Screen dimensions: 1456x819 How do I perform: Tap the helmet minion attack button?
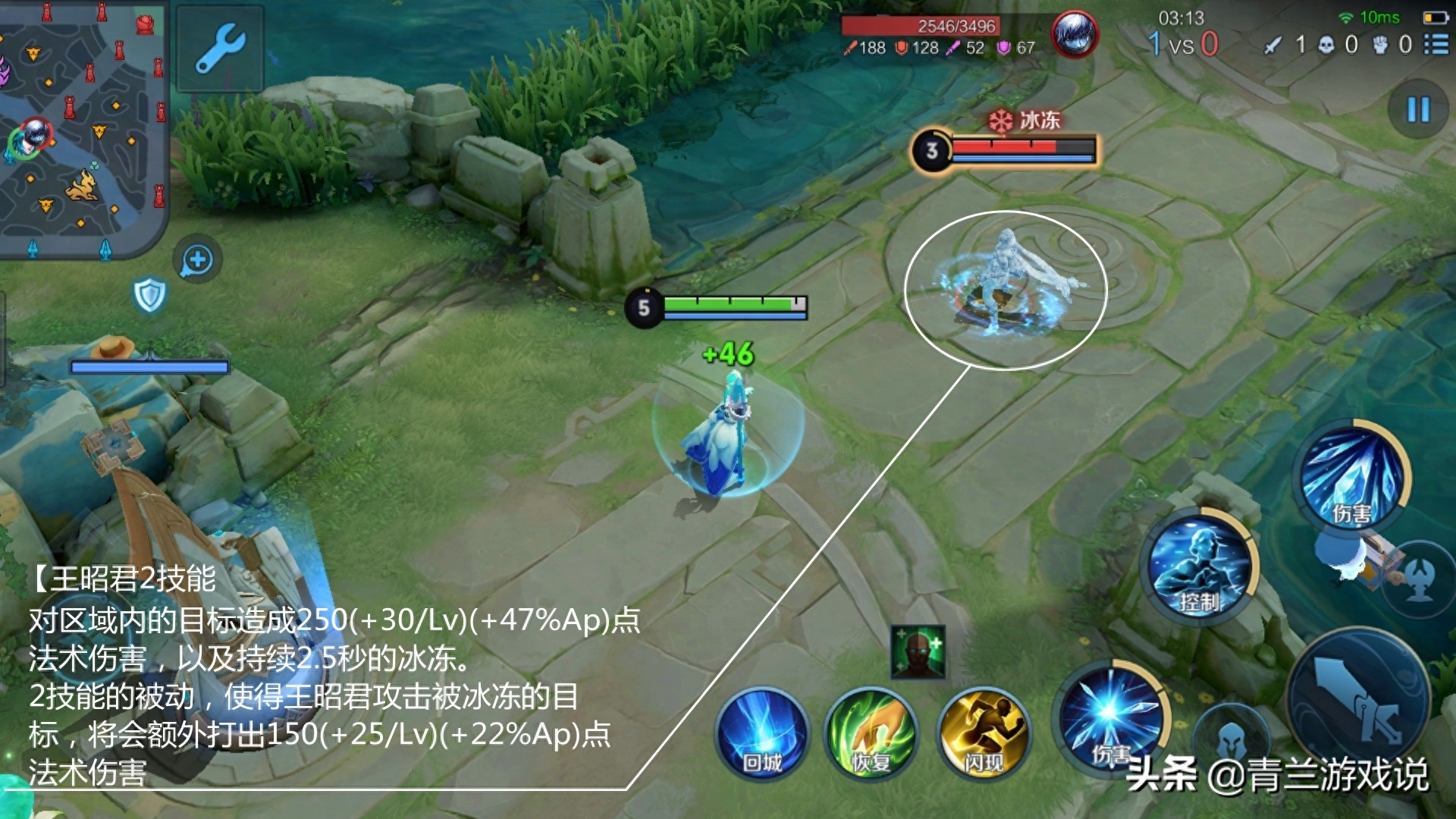(1232, 738)
